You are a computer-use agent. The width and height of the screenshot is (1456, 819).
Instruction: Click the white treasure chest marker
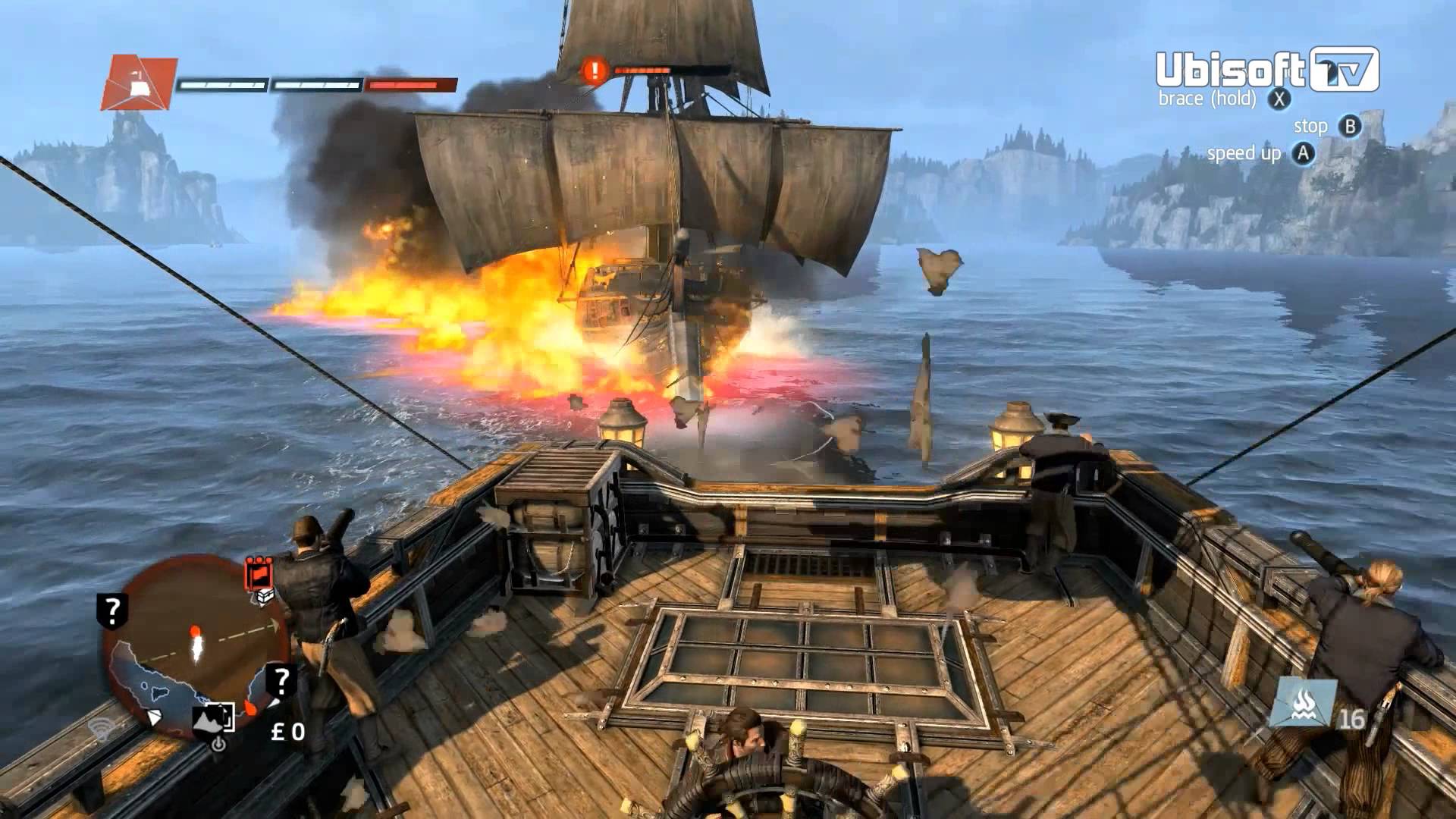tap(265, 597)
